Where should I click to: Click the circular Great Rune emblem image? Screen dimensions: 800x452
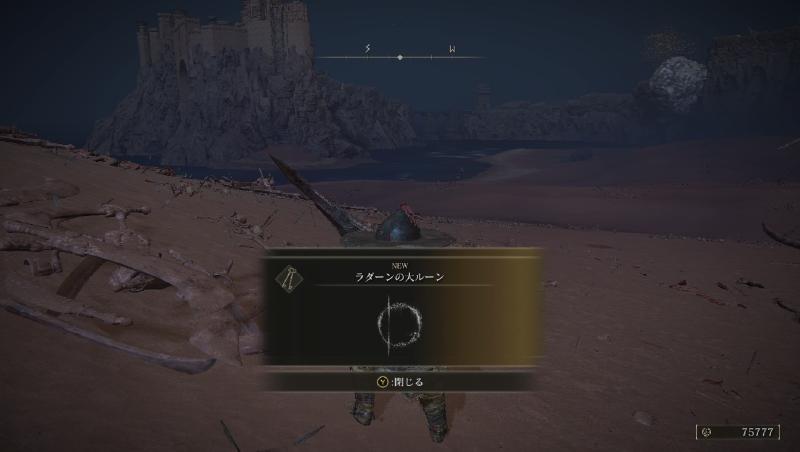pyautogui.click(x=401, y=324)
